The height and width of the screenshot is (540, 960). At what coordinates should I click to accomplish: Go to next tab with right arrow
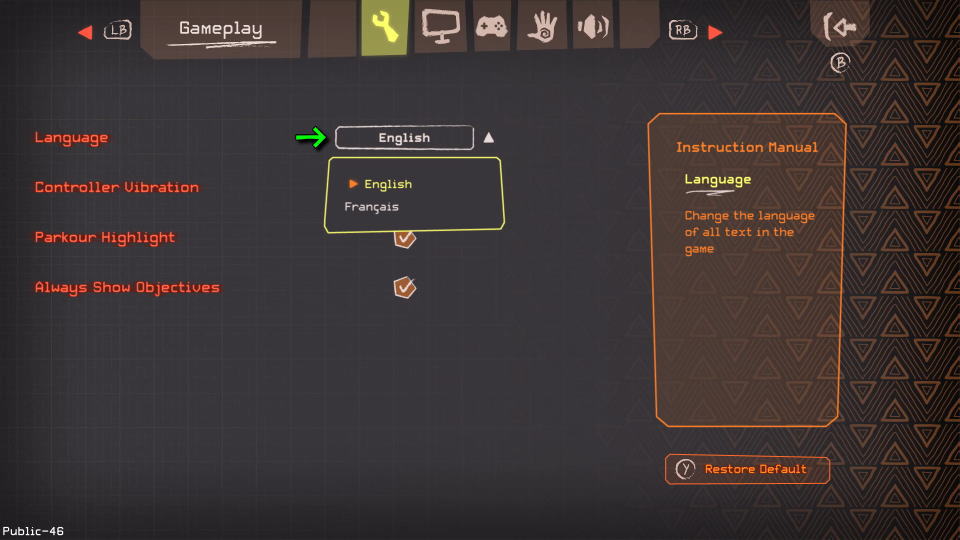[x=714, y=32]
